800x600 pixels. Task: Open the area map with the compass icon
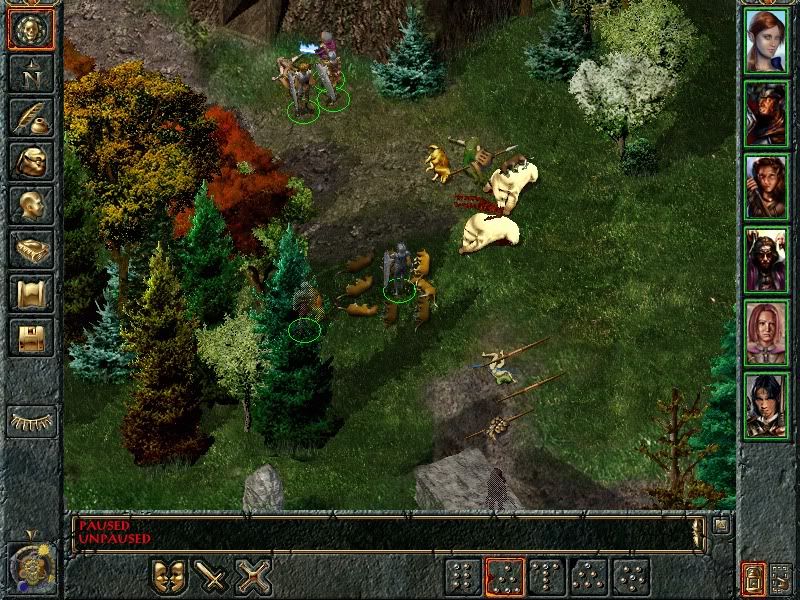point(30,73)
